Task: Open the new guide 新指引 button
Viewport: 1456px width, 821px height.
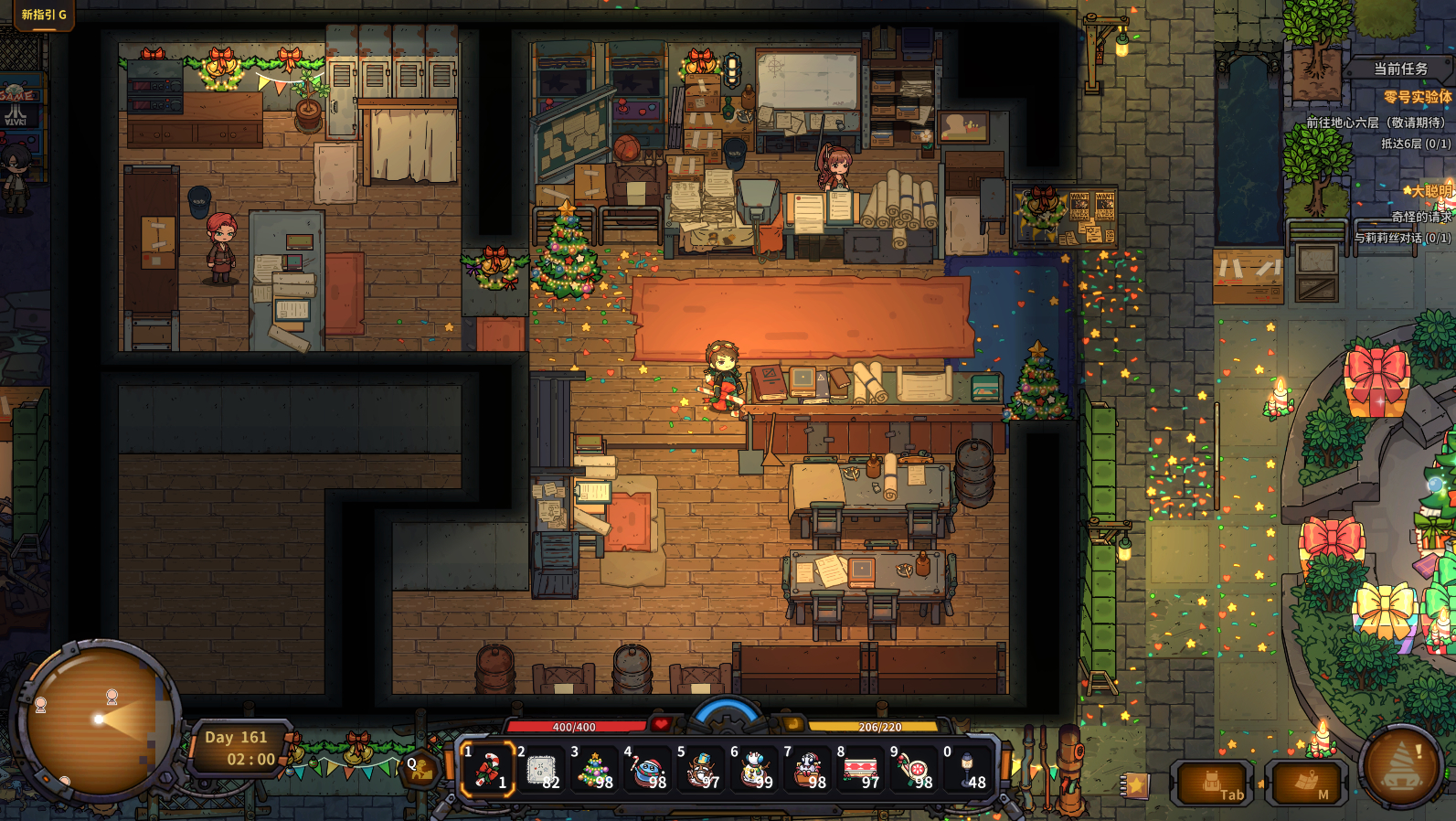Action: pyautogui.click(x=43, y=15)
